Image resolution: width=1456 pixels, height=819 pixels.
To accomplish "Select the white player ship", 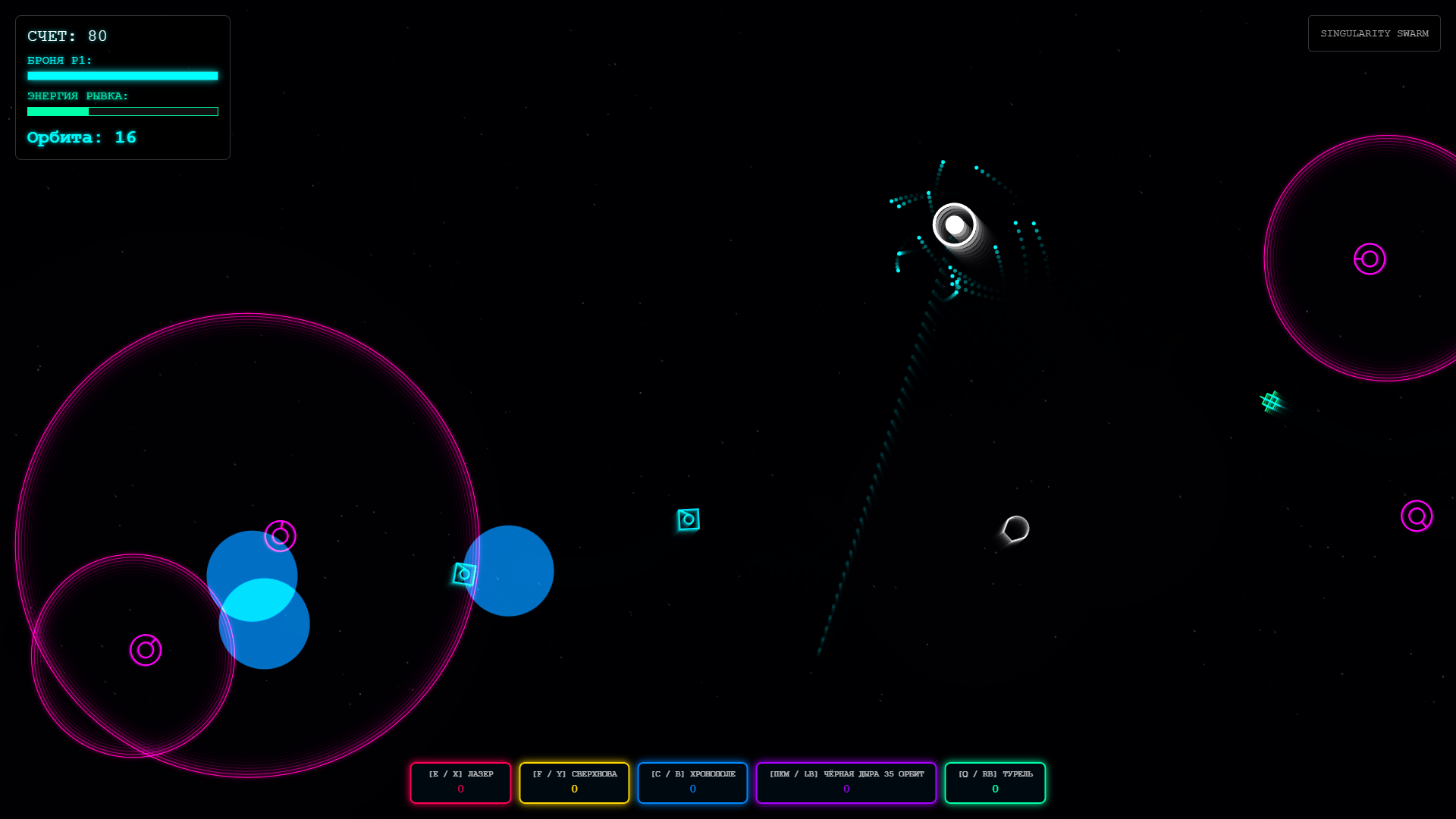I will pos(955,224).
